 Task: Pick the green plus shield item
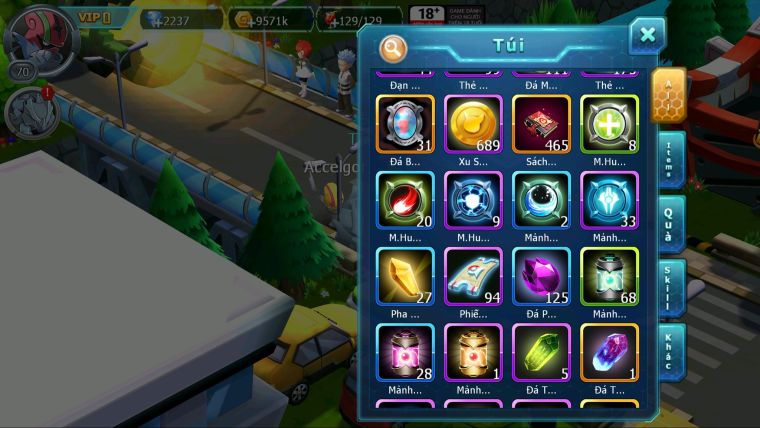pyautogui.click(x=609, y=124)
